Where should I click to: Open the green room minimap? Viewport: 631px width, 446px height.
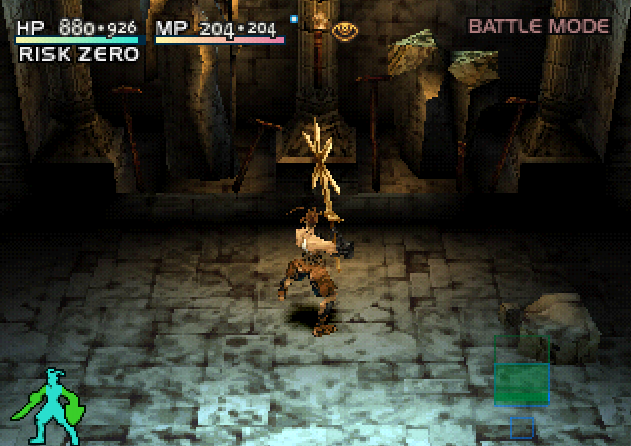521,372
